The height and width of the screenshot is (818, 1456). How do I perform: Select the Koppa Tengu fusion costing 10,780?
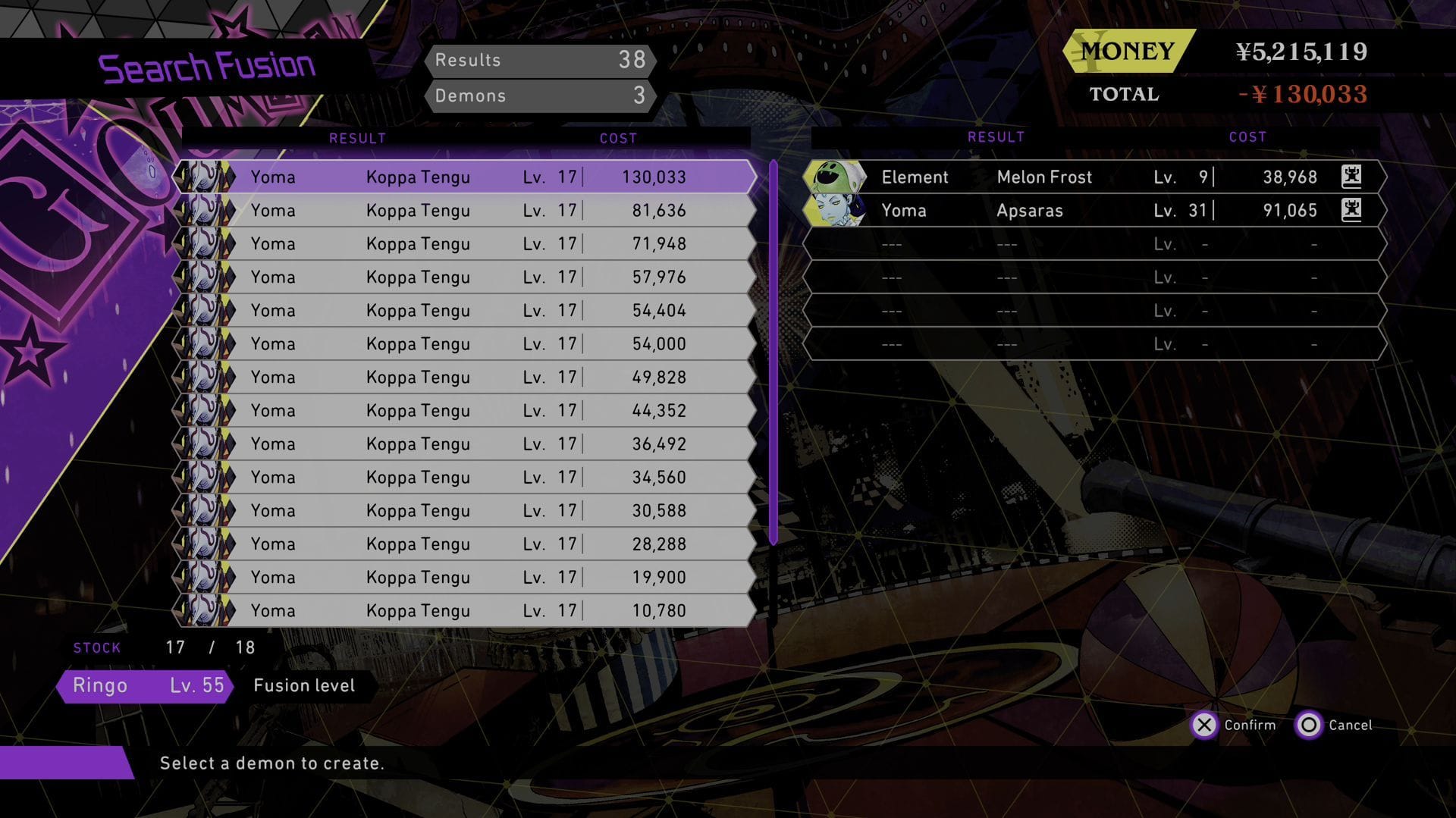466,610
